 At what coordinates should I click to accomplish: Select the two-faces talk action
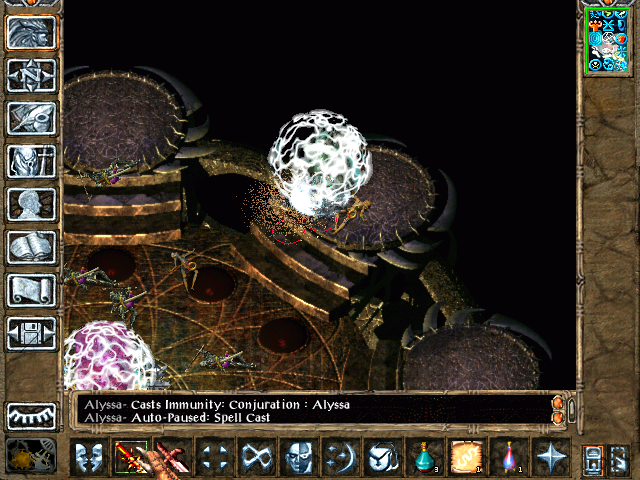point(90,458)
